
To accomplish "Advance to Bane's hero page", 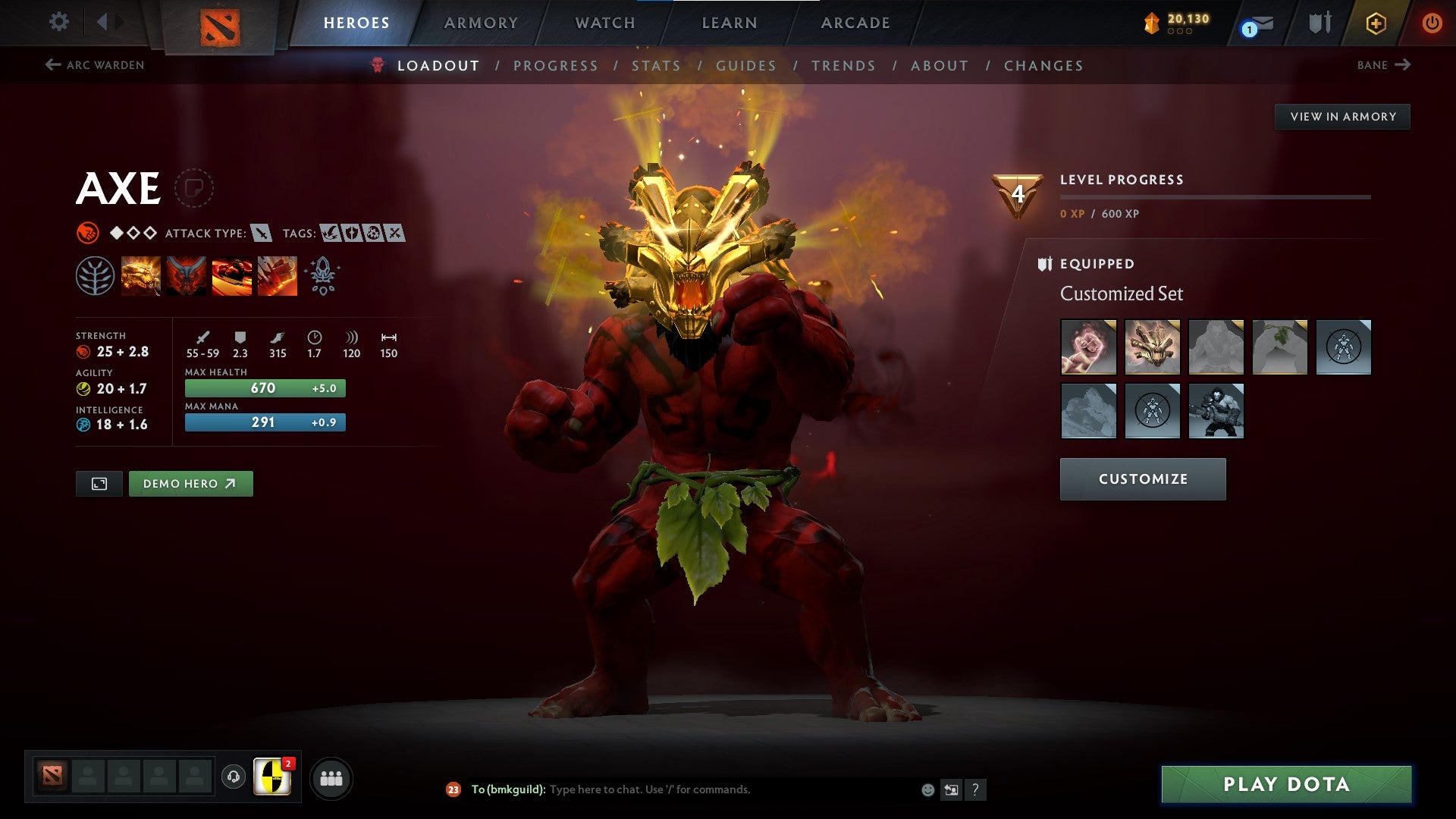I will tap(1384, 65).
